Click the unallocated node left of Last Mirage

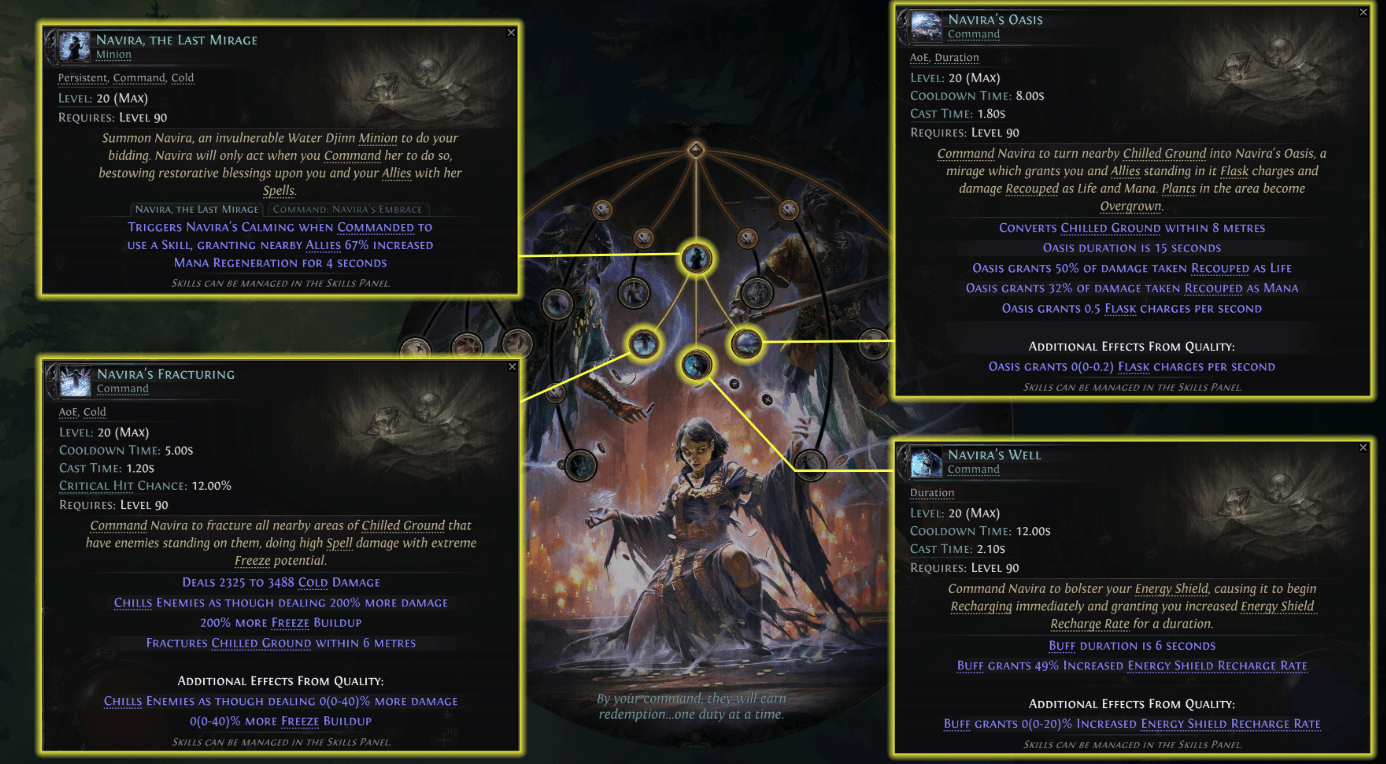click(635, 293)
